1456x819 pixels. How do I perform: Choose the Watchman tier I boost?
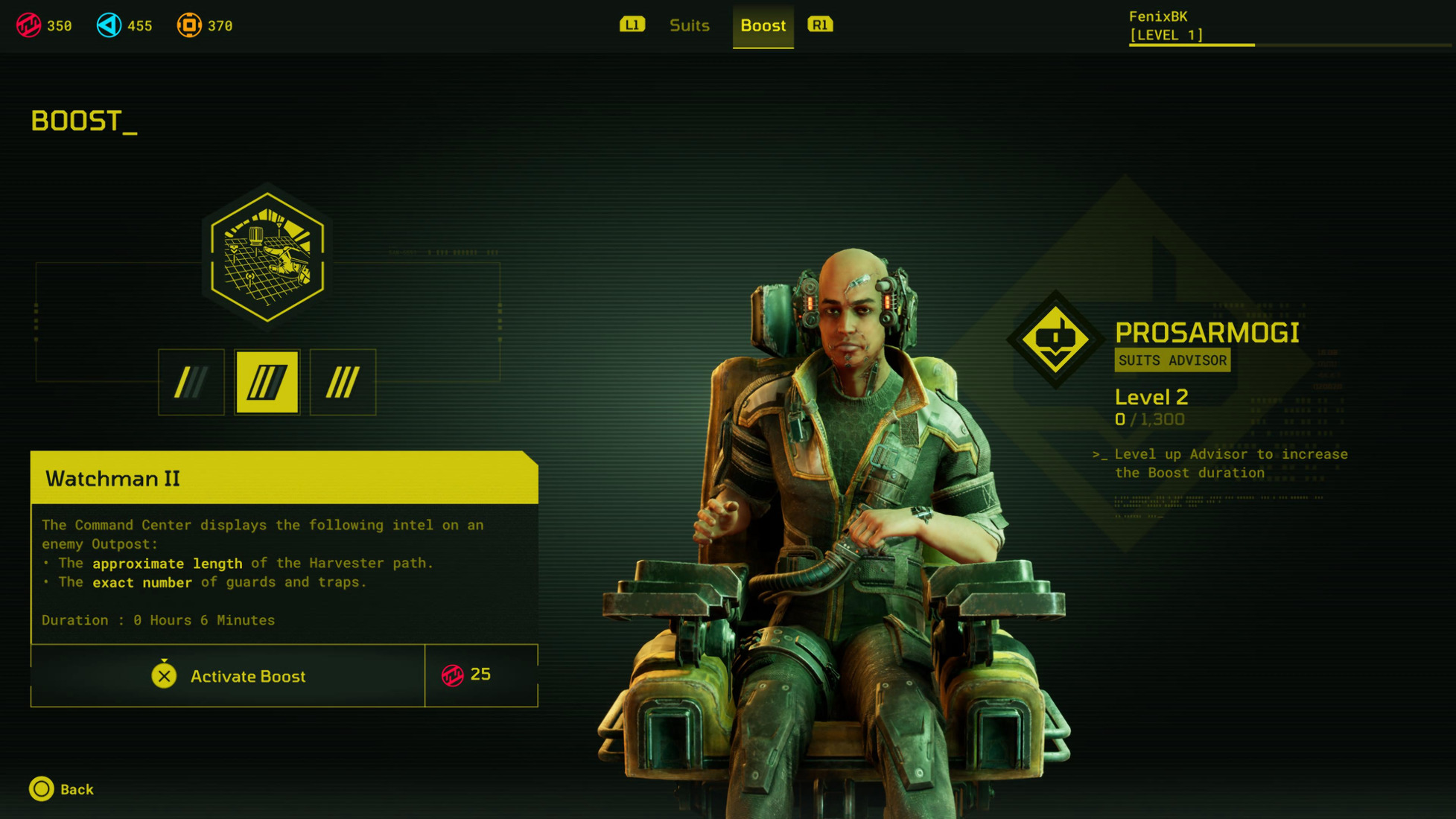click(x=191, y=382)
